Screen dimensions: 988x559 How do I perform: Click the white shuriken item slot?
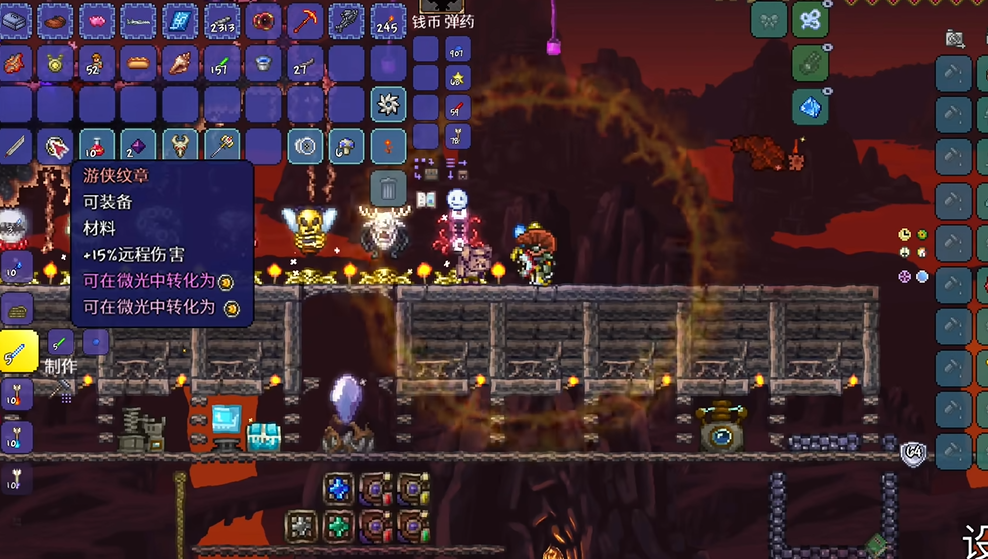click(x=388, y=104)
